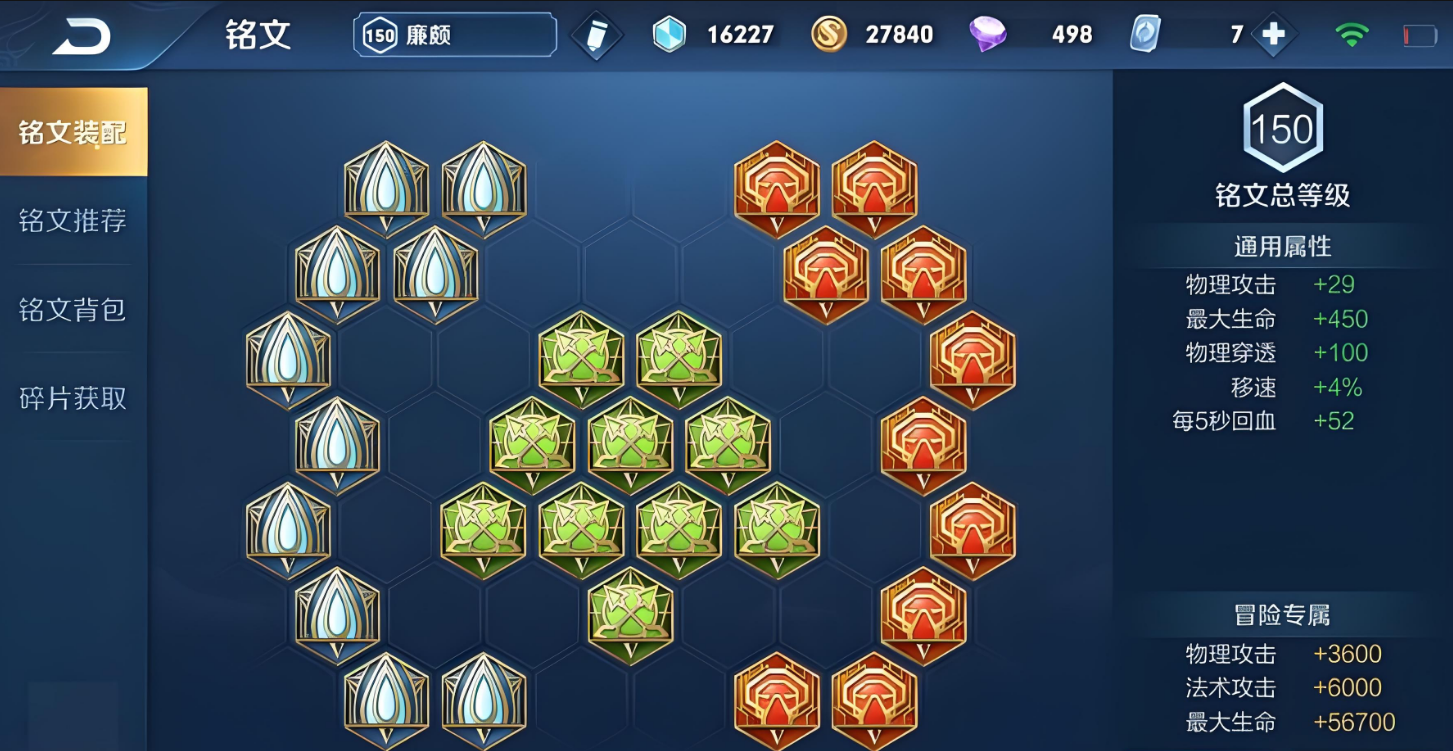Switch to the 铭文推荐 tab
Screen dimensions: 1453x751
coord(73,221)
